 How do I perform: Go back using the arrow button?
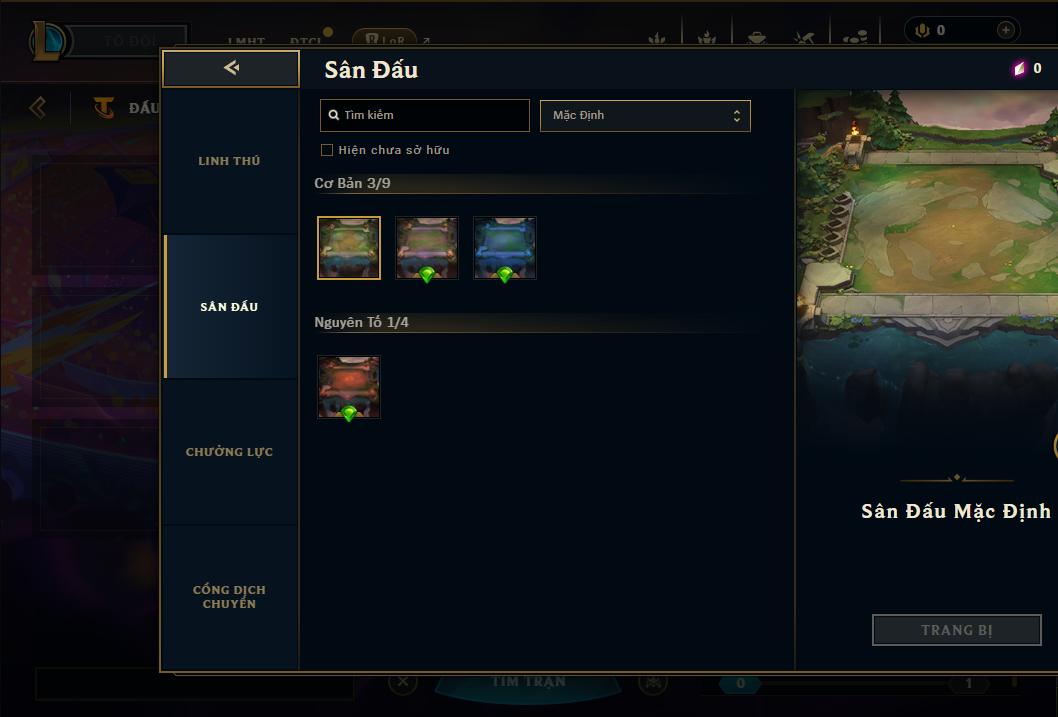231,68
